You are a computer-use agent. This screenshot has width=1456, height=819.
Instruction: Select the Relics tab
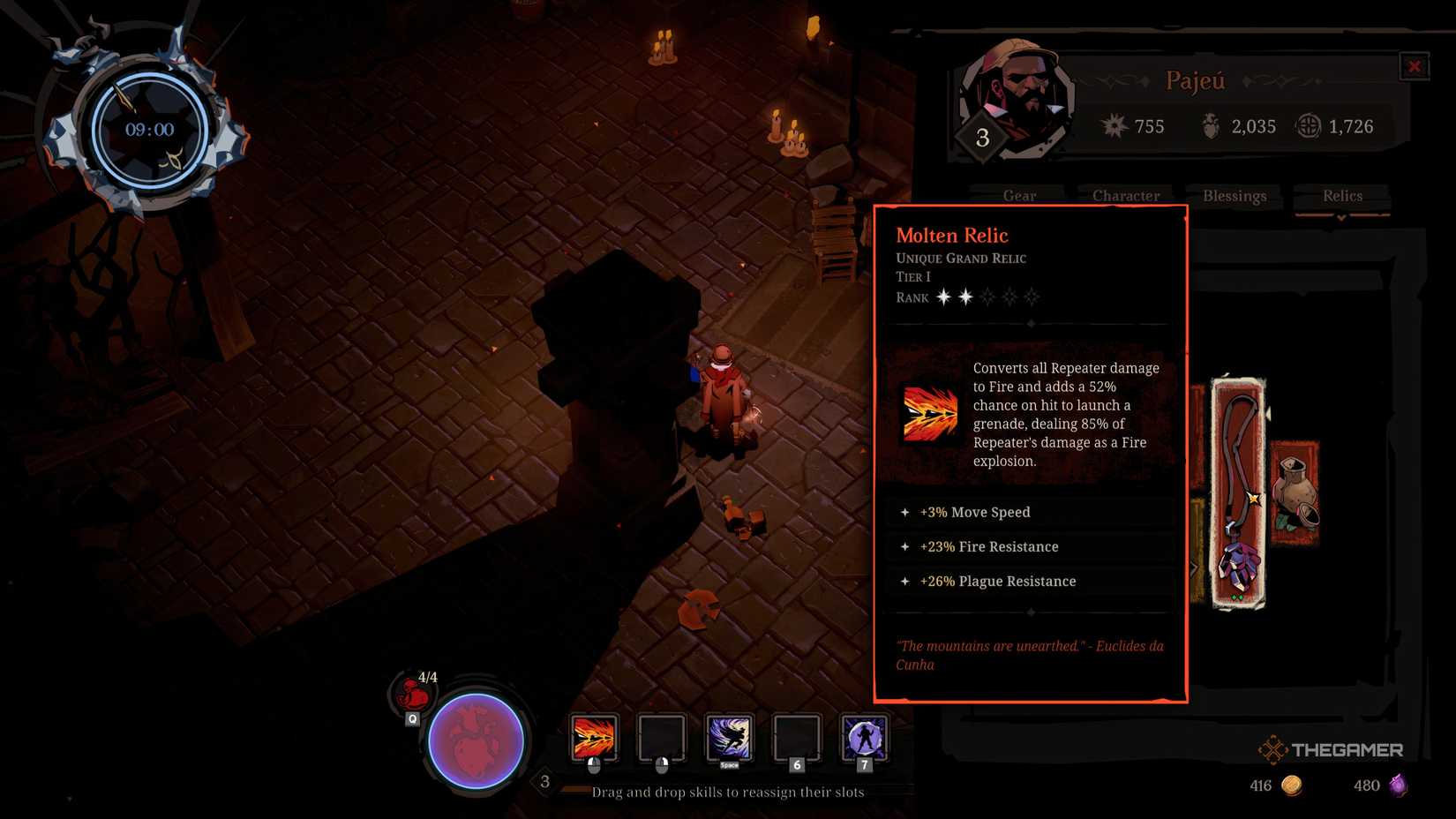click(x=1341, y=195)
